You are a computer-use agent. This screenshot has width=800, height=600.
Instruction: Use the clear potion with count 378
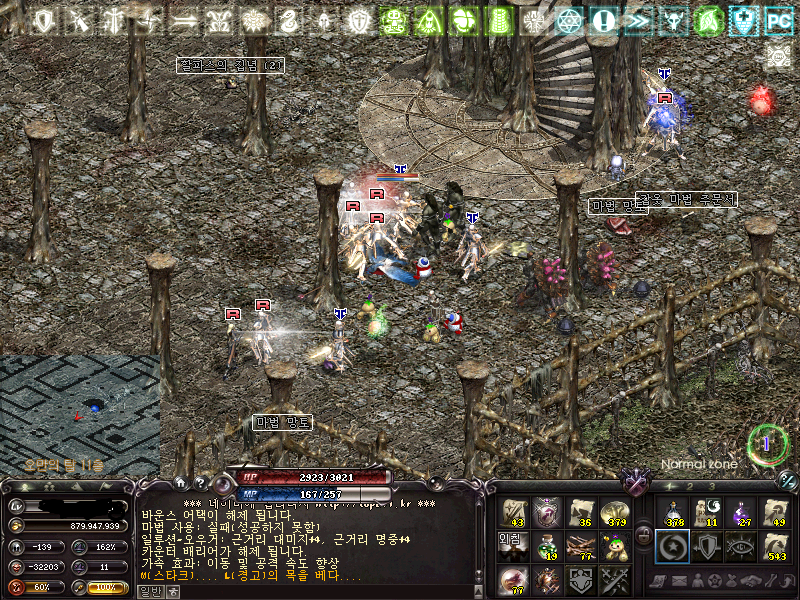pos(674,512)
